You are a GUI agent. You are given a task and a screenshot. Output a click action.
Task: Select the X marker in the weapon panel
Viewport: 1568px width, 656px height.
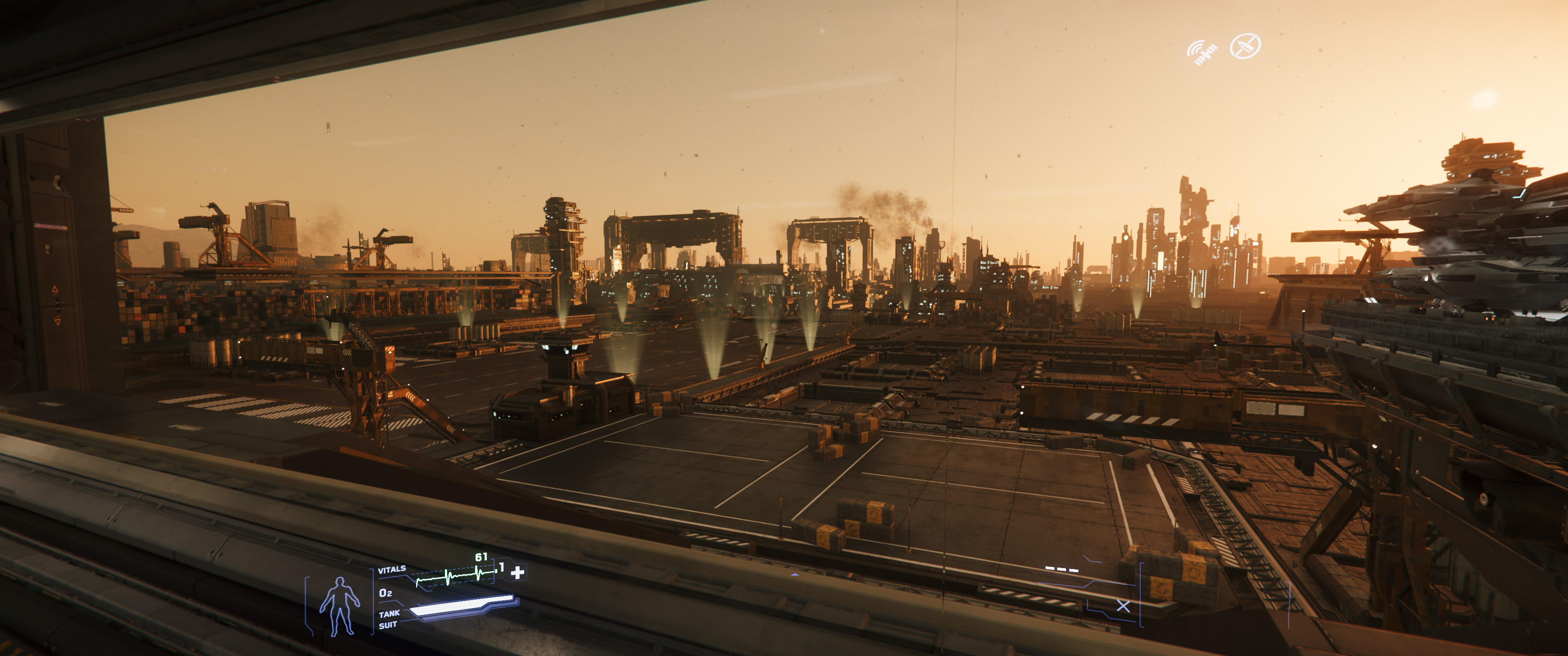pos(1123,605)
